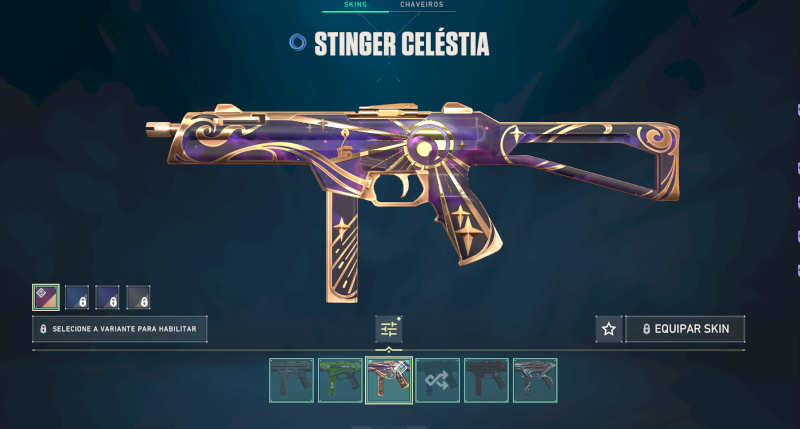The image size is (800, 429).
Task: Select the unlocked purple-gold variant swatch
Action: [x=45, y=297]
